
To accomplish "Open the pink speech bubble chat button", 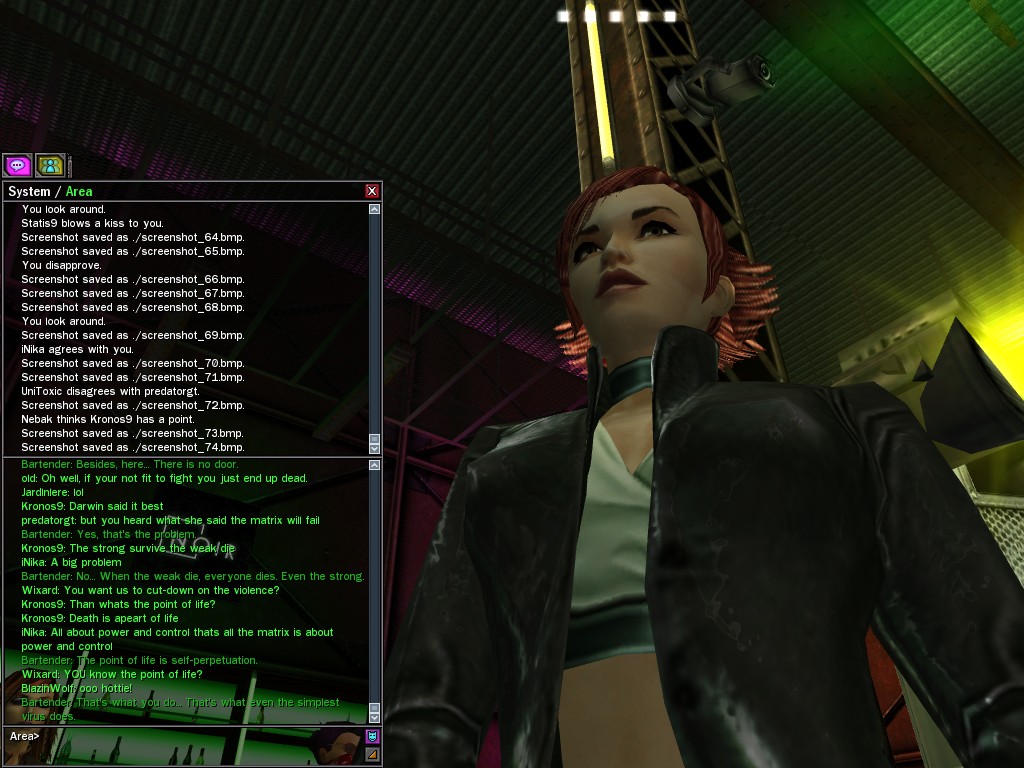I will [x=17, y=165].
